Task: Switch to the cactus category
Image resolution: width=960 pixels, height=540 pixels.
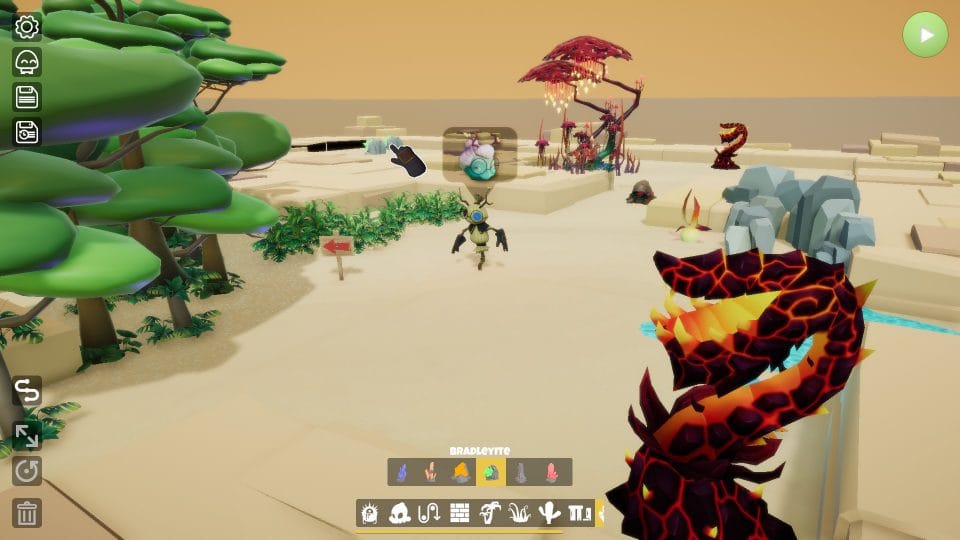Action: tap(549, 513)
